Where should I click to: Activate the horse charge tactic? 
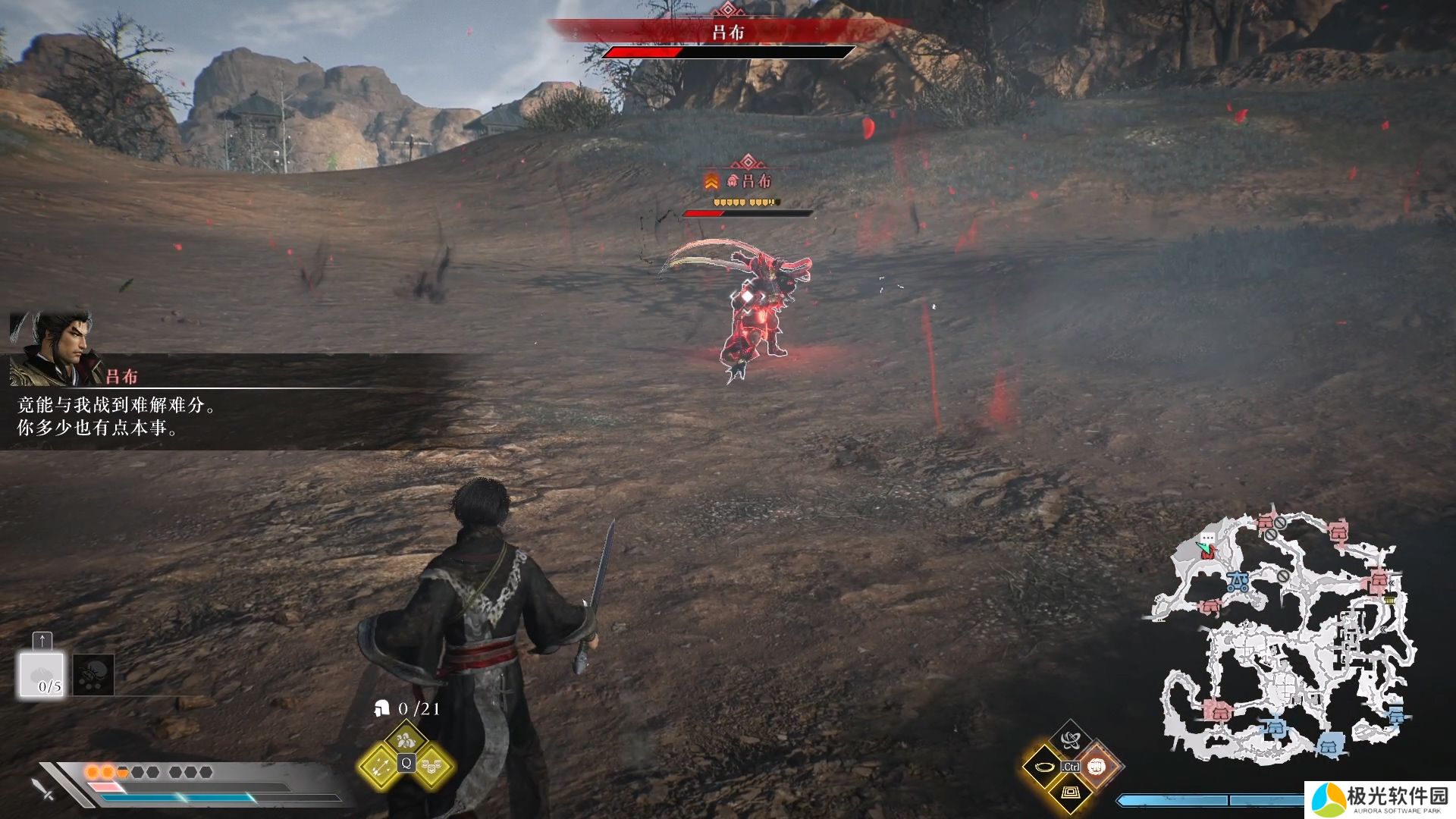pyautogui.click(x=406, y=739)
